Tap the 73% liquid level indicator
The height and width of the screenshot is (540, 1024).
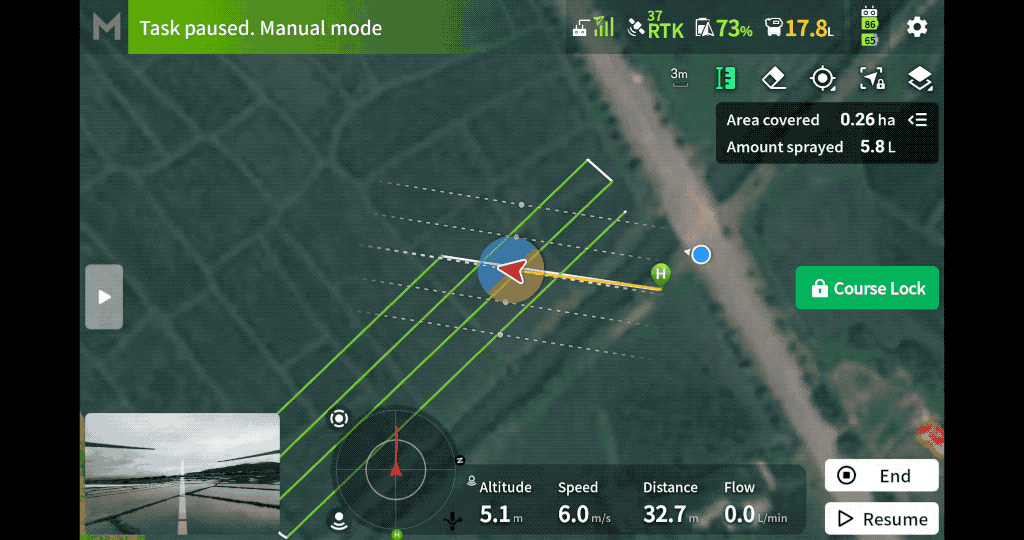pyautogui.click(x=724, y=28)
